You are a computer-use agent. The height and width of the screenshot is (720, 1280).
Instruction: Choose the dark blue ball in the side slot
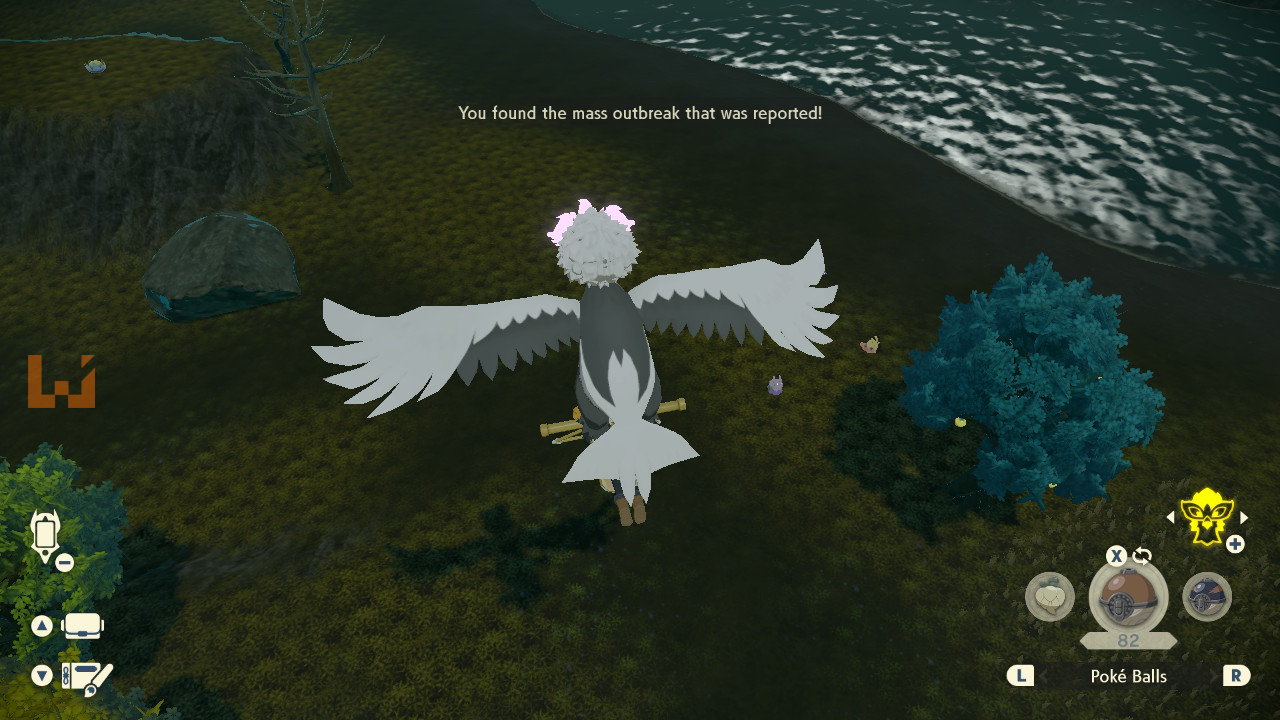click(1206, 597)
